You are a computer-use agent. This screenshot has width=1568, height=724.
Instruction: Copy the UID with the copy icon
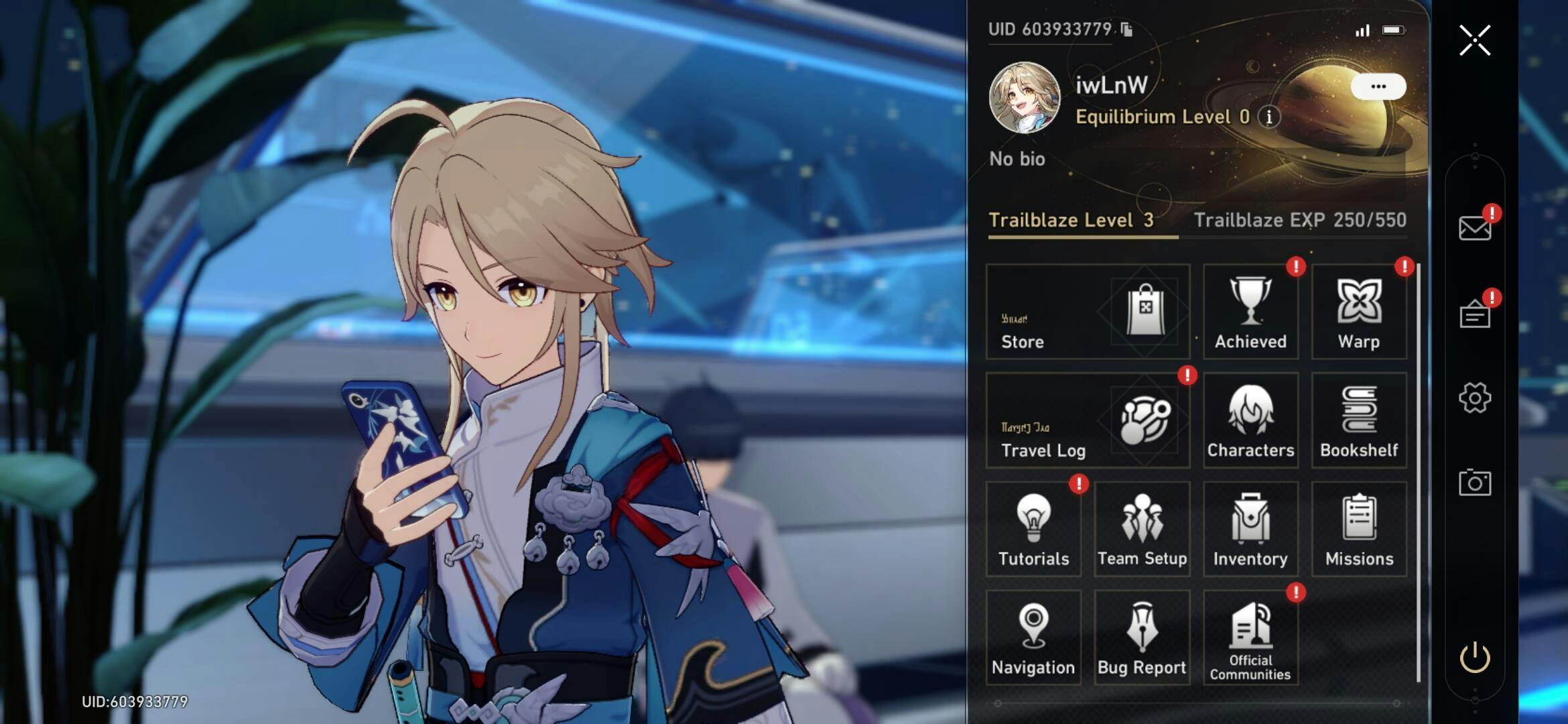[1126, 29]
